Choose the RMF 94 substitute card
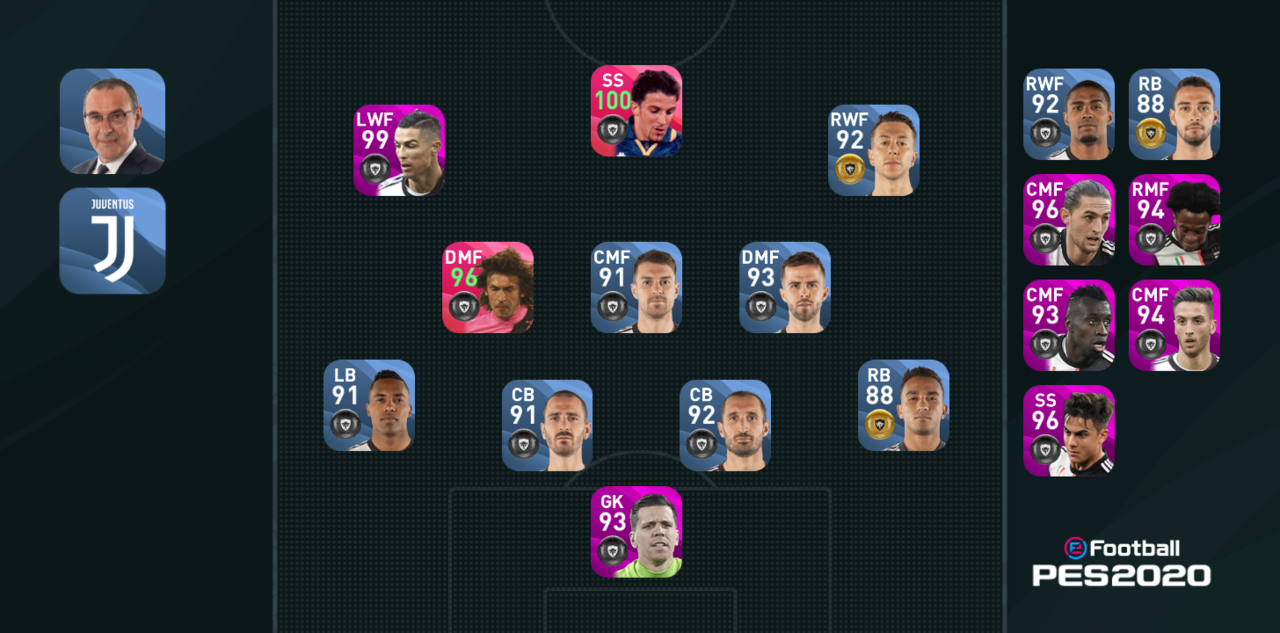 pos(1174,220)
